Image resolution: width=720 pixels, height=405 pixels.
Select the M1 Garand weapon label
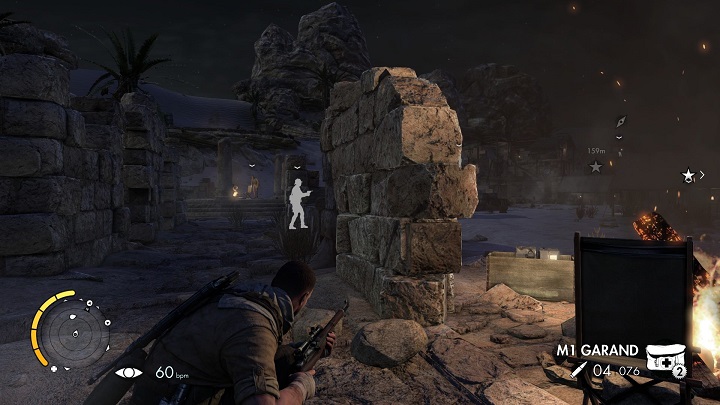click(598, 351)
